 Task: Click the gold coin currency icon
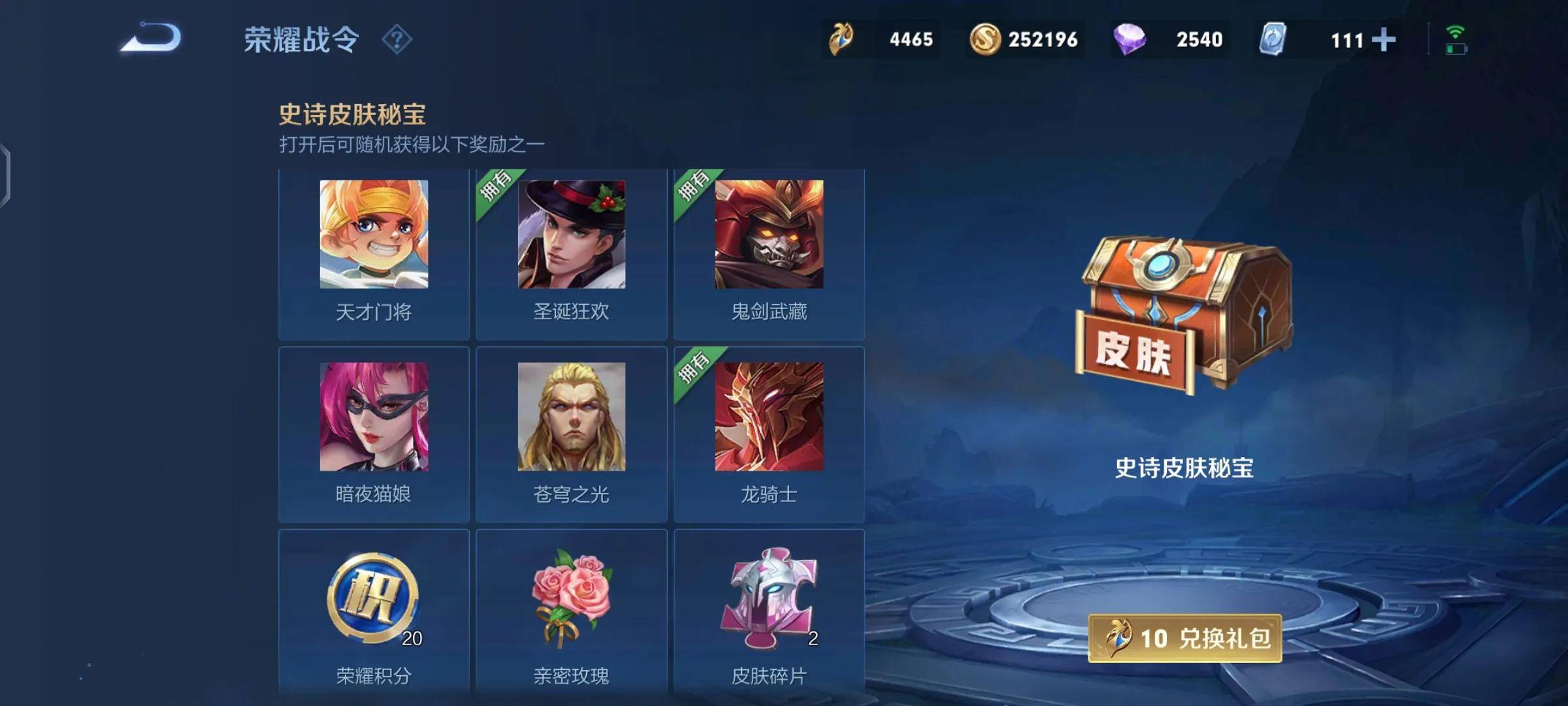tap(985, 39)
